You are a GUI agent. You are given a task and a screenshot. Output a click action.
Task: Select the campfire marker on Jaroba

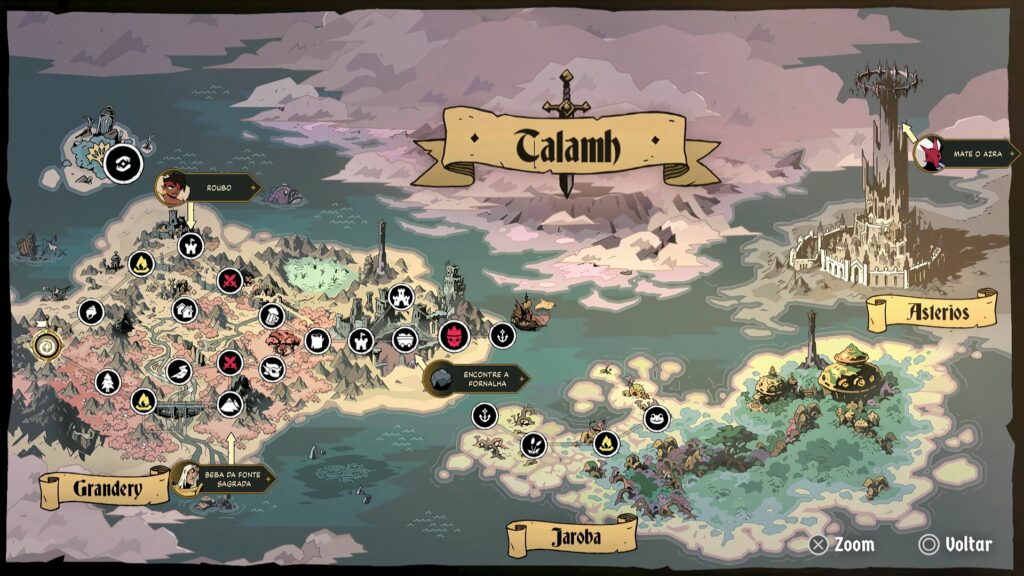tap(605, 442)
